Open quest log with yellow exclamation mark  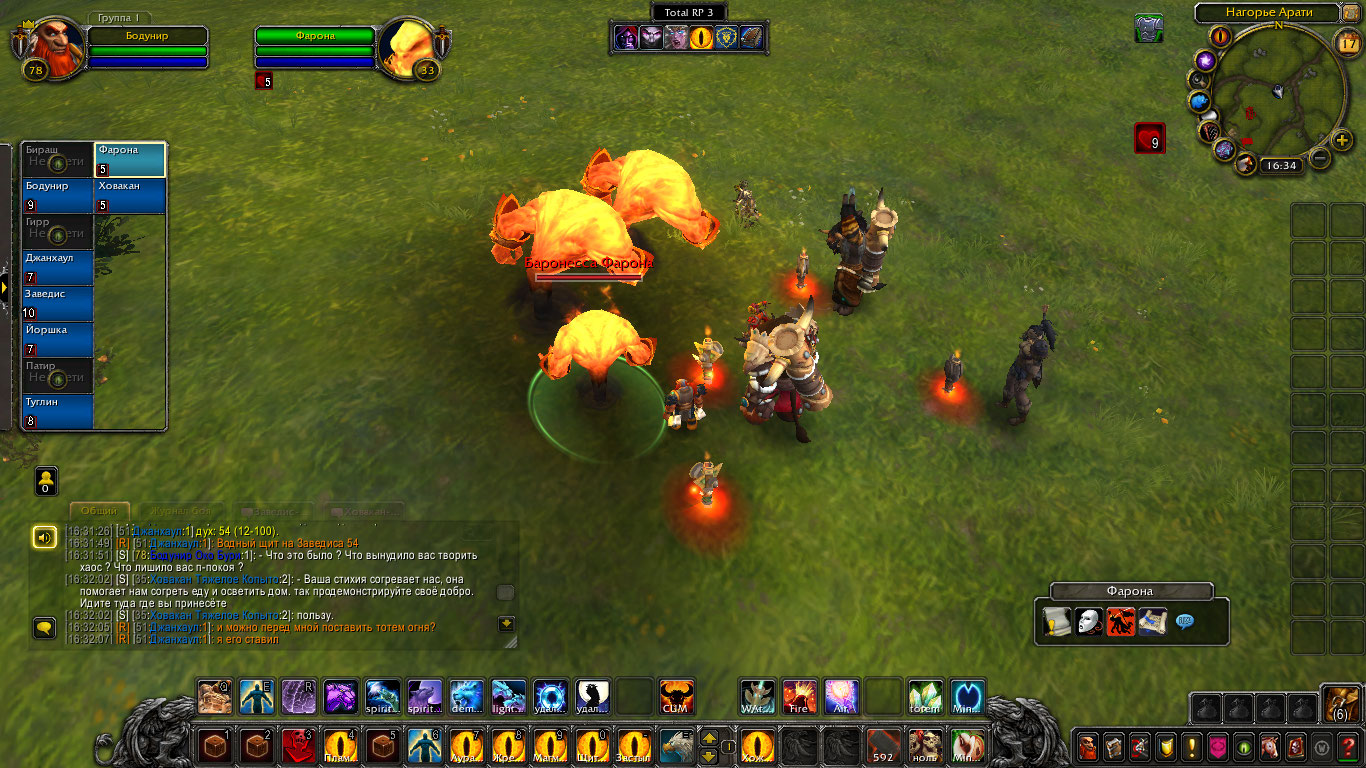tap(1192, 746)
